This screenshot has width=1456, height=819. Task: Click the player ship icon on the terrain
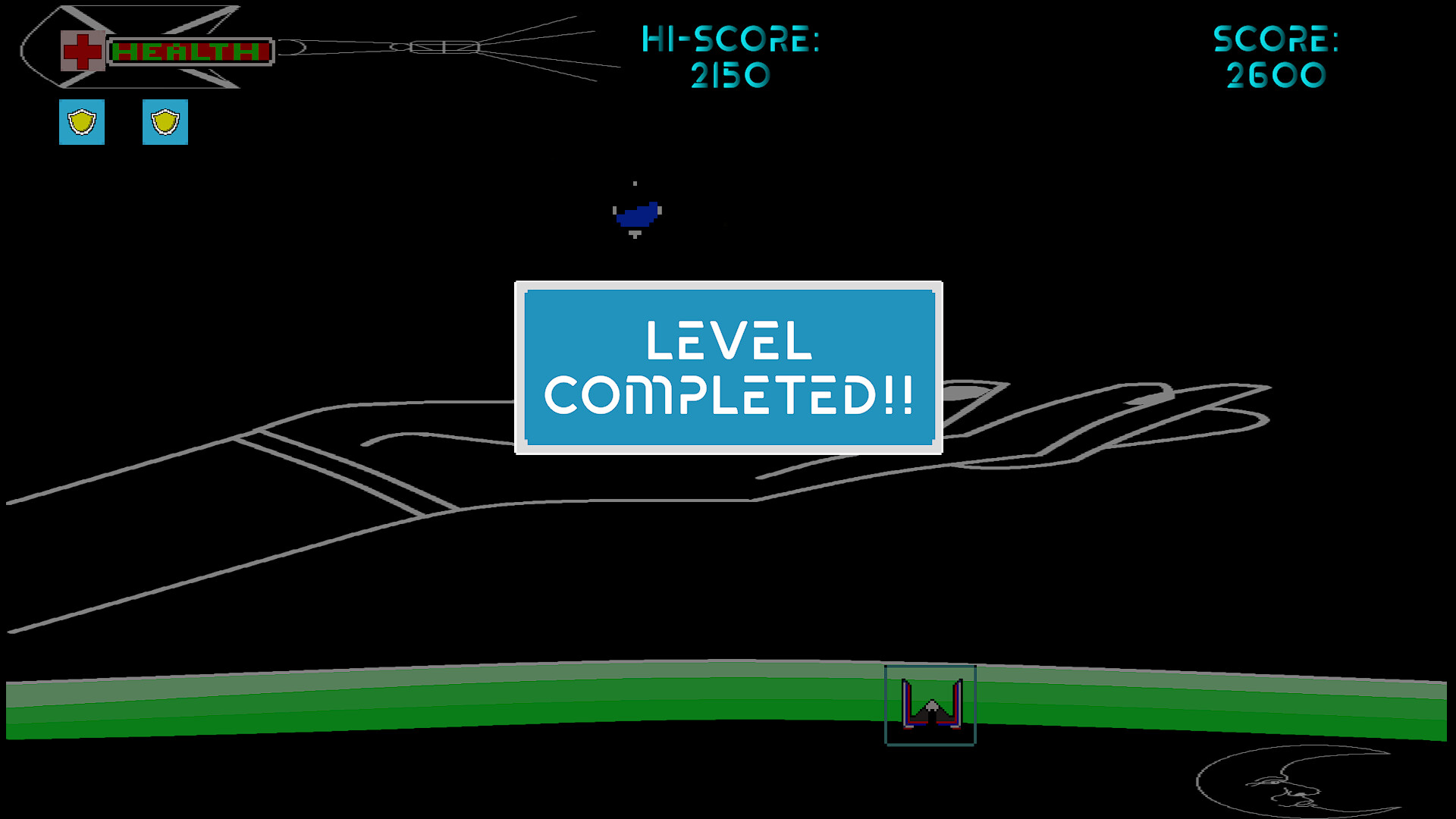pos(930,709)
